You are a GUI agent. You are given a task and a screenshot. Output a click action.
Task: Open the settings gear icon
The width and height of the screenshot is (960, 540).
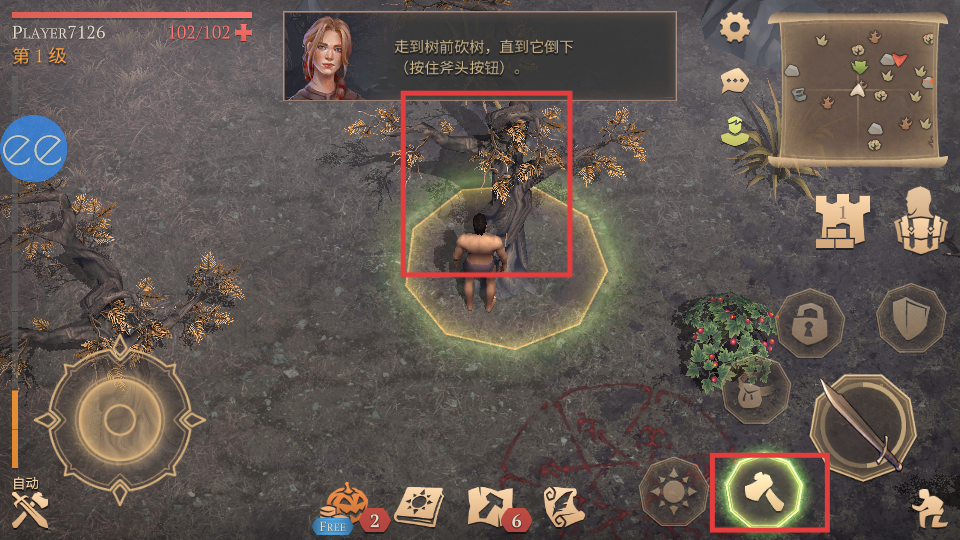[735, 28]
